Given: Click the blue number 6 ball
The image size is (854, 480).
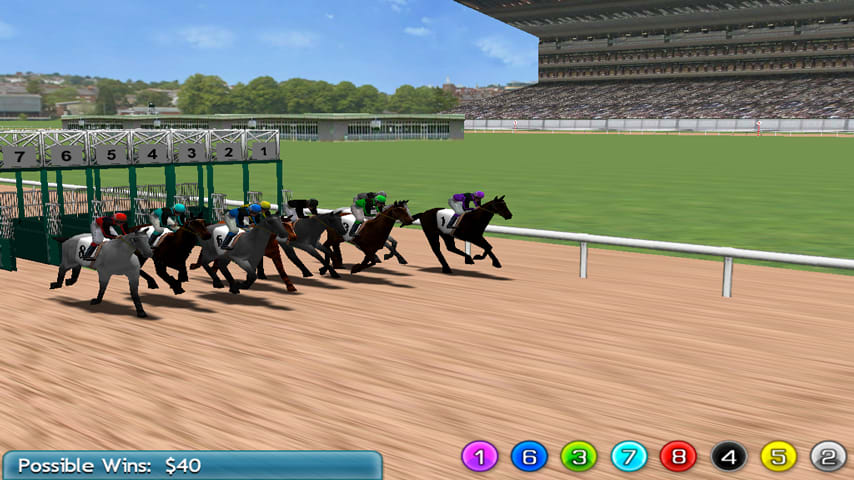Looking at the screenshot, I should pos(529,456).
